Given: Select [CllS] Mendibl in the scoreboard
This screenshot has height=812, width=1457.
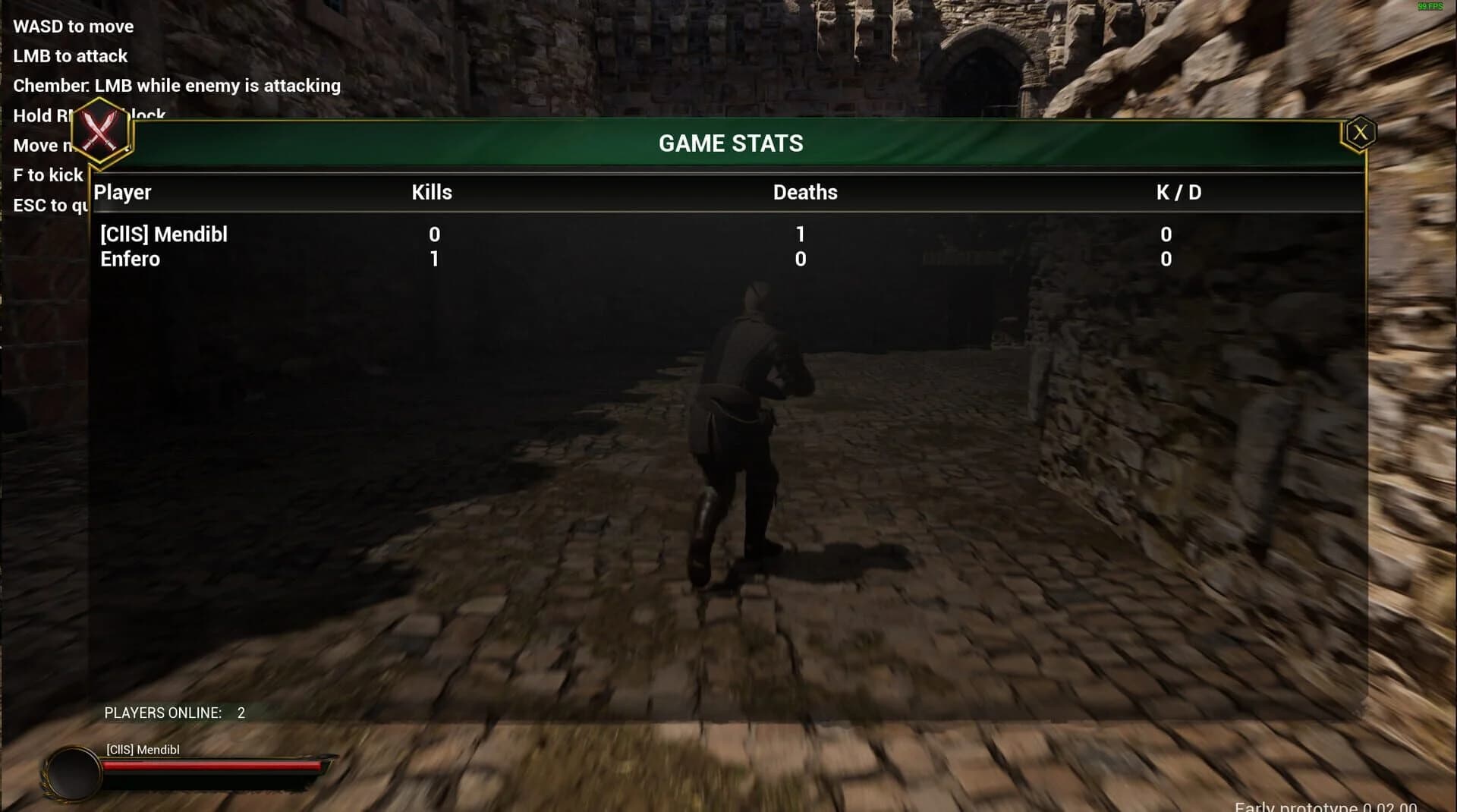Looking at the screenshot, I should click(x=164, y=234).
